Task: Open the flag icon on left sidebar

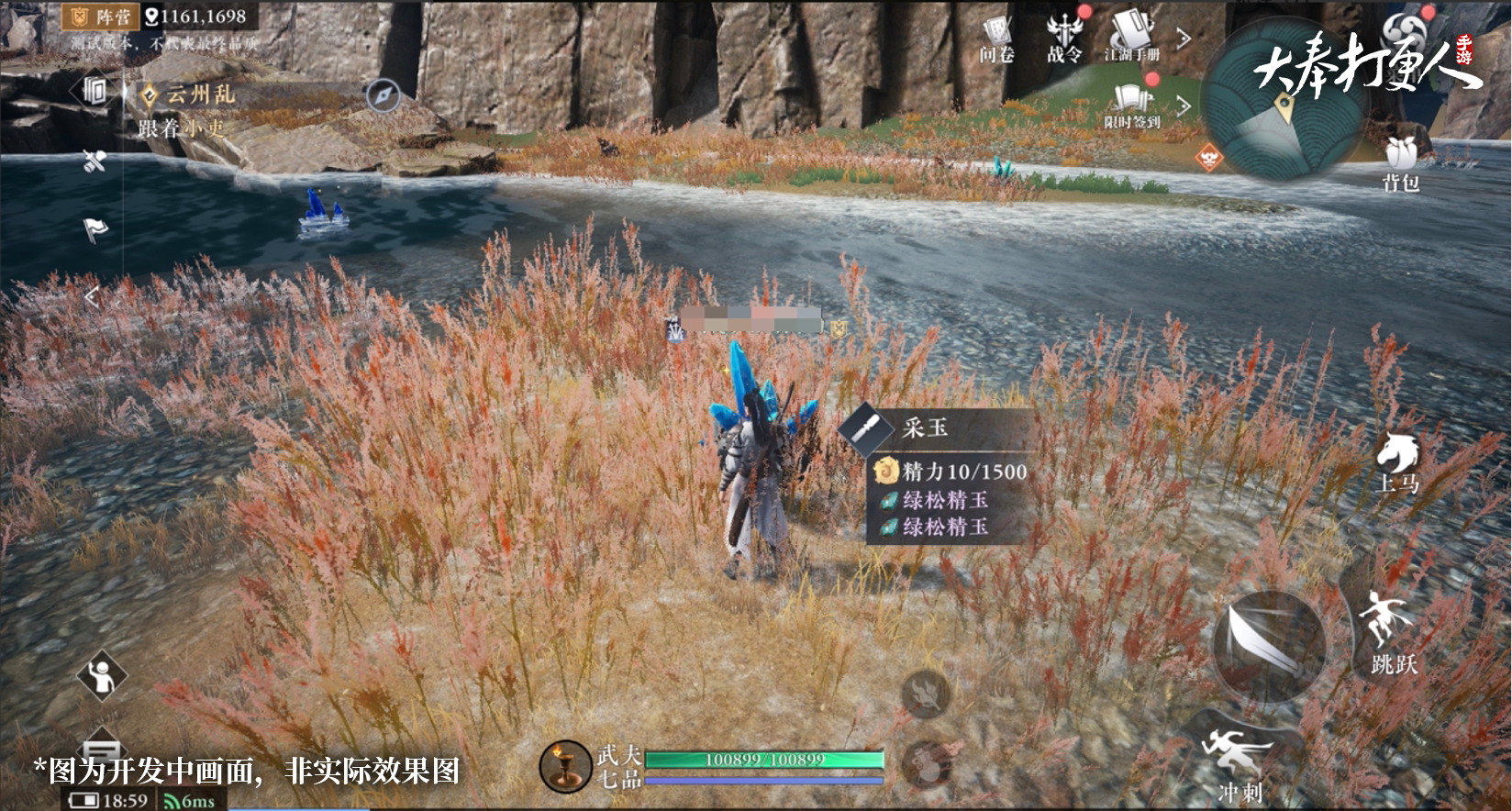Action: click(x=95, y=228)
